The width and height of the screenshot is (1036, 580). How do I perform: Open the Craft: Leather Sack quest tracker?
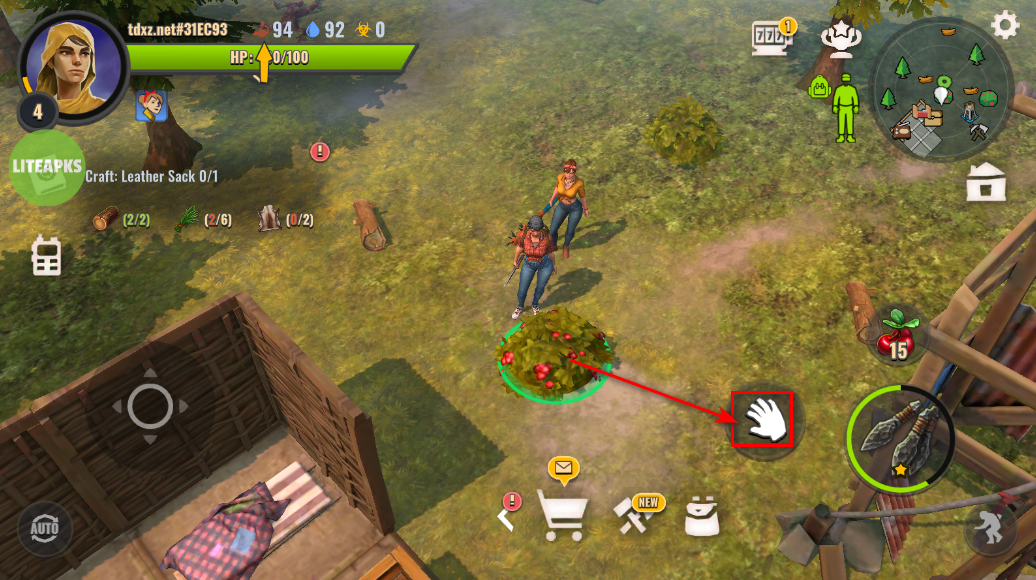tap(152, 176)
